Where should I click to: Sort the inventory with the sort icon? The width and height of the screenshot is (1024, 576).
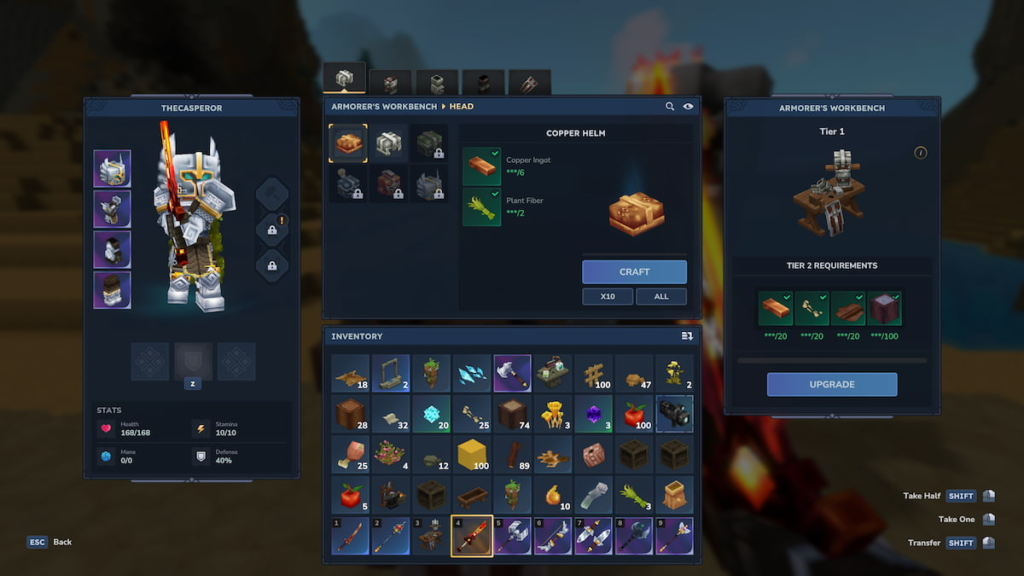coord(687,337)
